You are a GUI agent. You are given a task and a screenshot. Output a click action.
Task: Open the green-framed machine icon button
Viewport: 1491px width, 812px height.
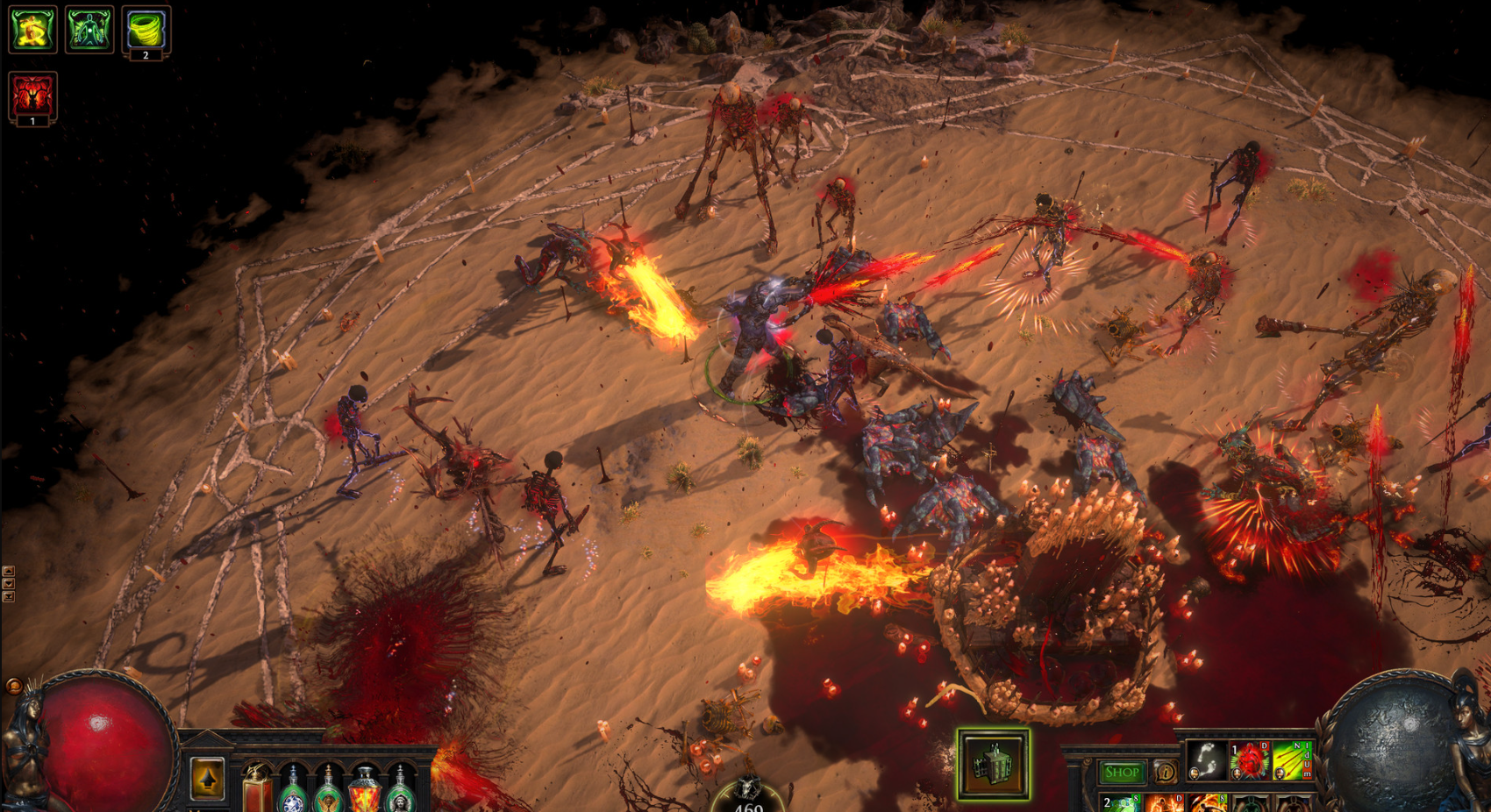(993, 764)
